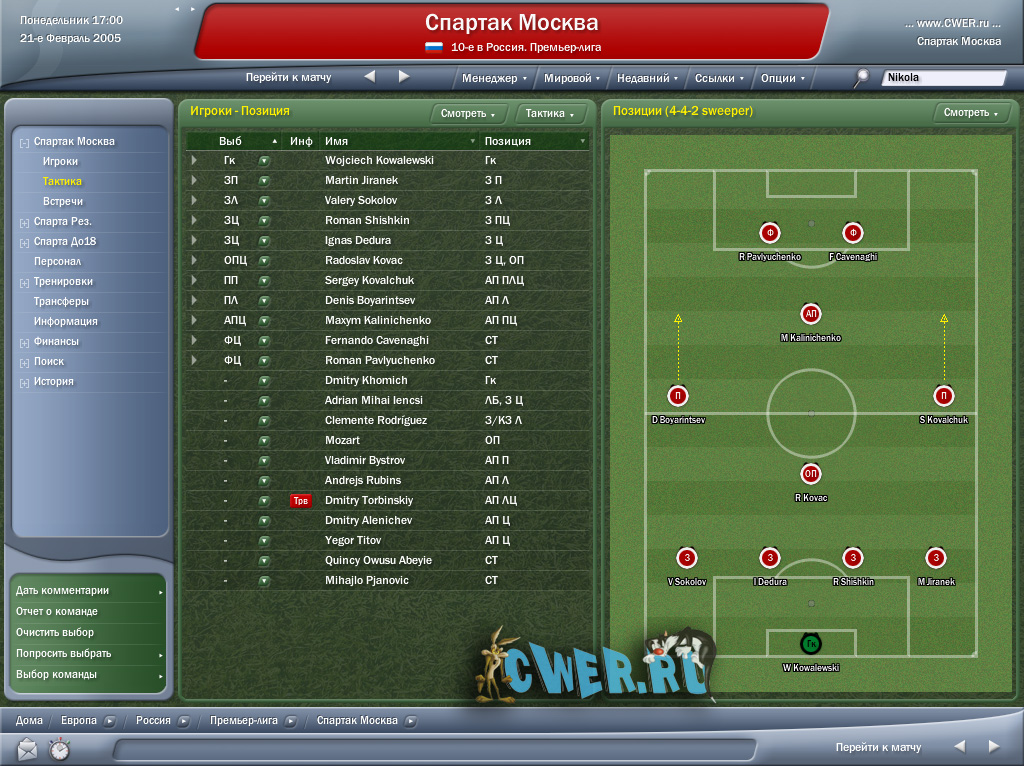Select player row Wojciech Kowalewski
1025x766 pixels.
click(x=379, y=160)
